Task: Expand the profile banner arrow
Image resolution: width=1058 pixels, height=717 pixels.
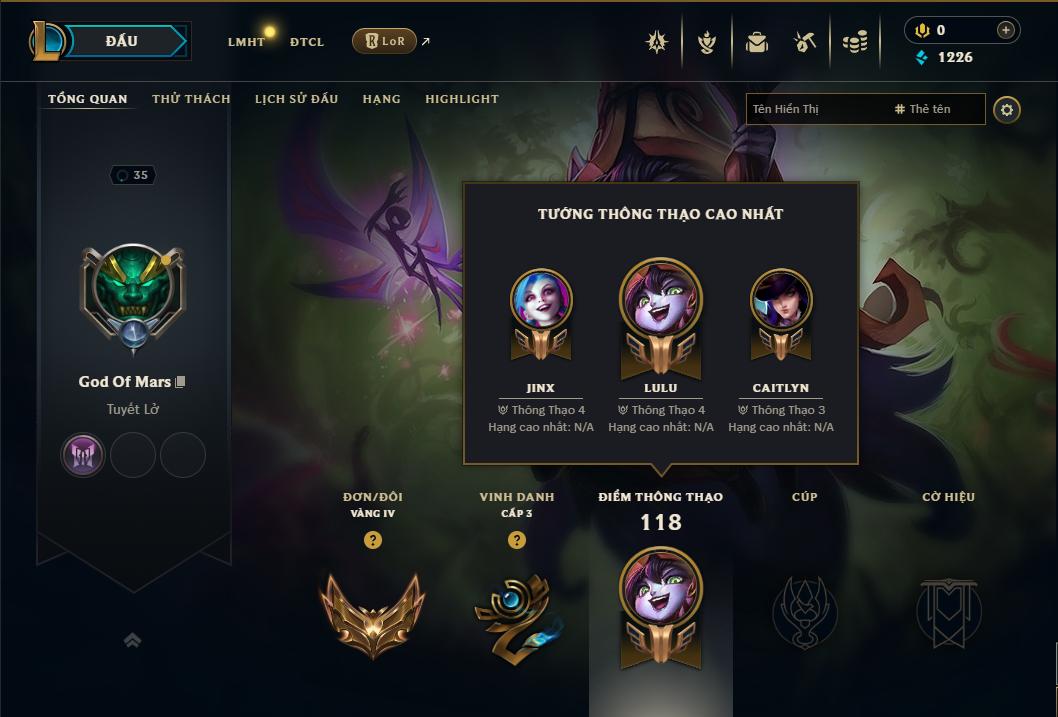Action: tap(132, 640)
